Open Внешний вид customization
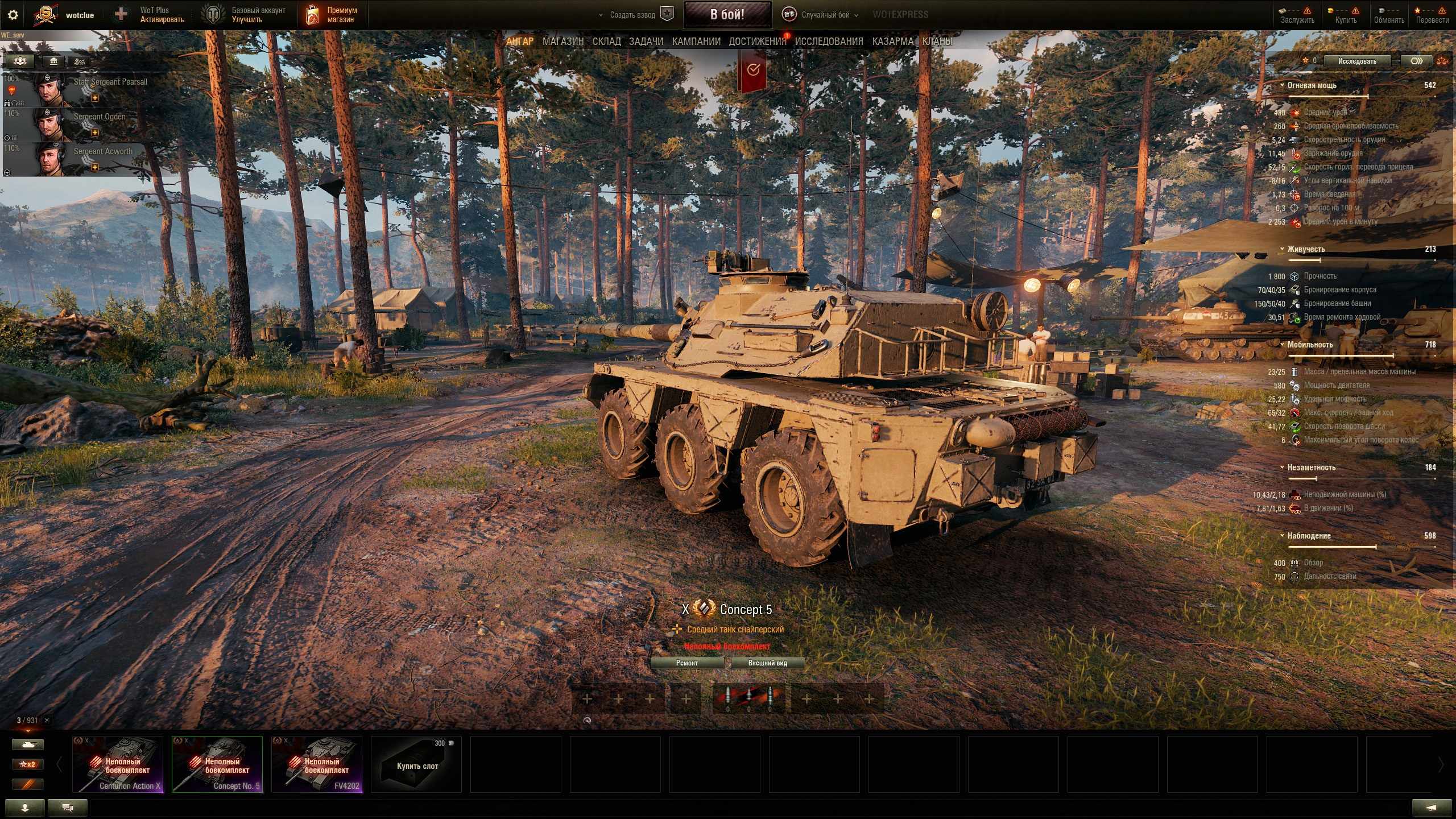Image resolution: width=1456 pixels, height=819 pixels. tap(767, 663)
